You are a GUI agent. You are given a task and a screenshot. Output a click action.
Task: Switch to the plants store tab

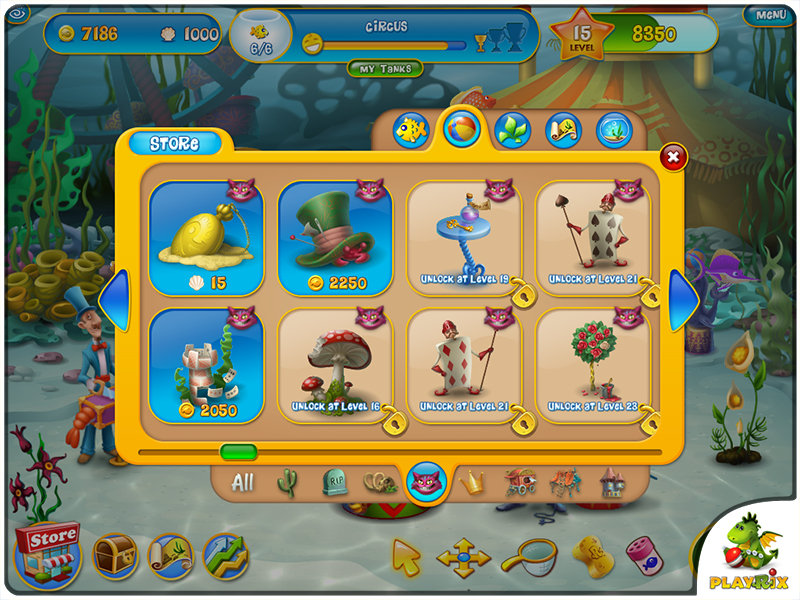(513, 130)
